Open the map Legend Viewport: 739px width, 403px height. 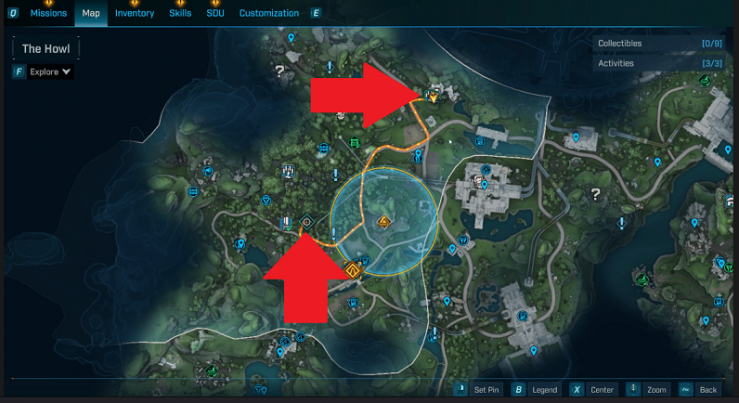pyautogui.click(x=537, y=389)
